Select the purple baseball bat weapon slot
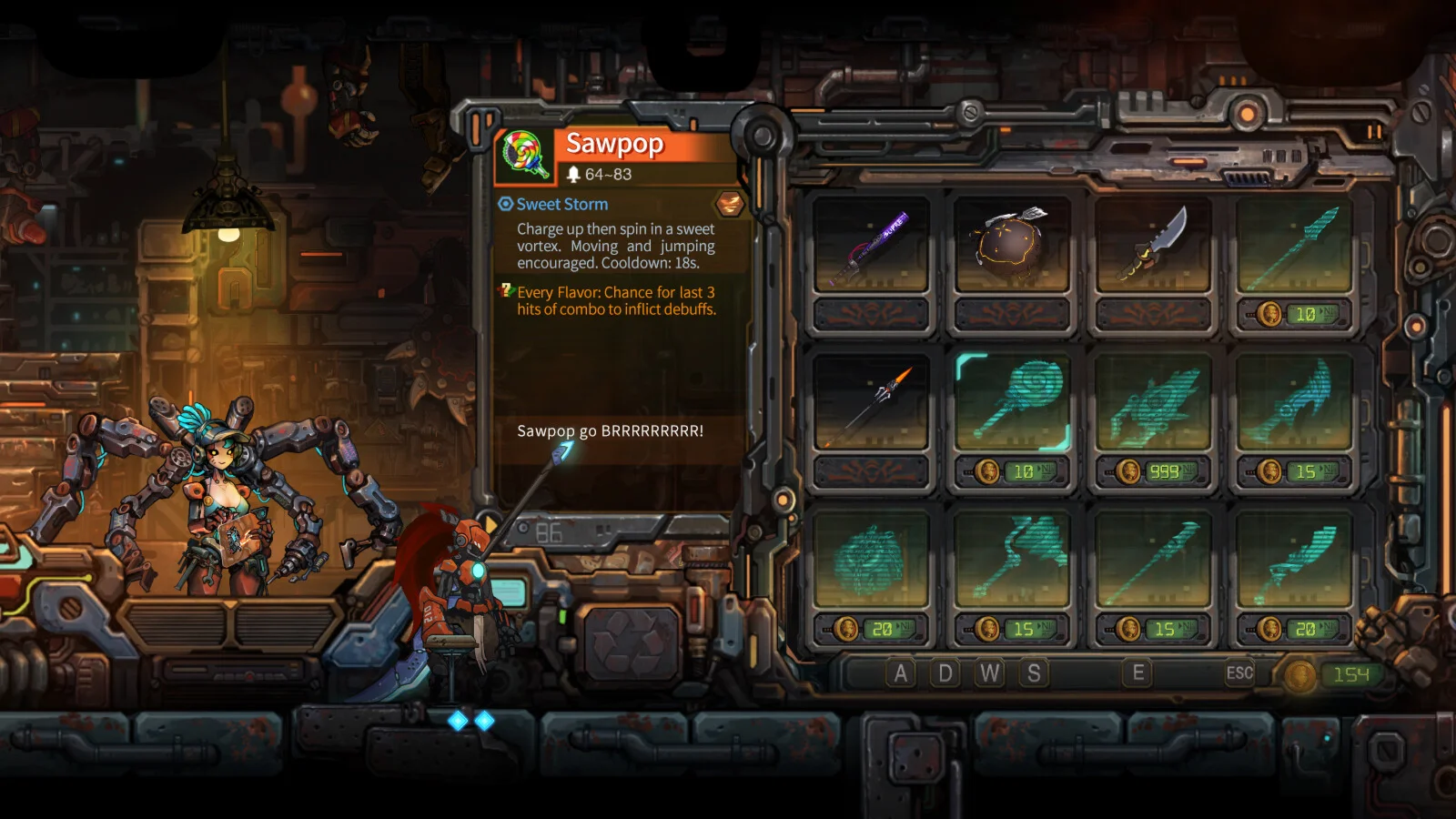Image resolution: width=1456 pixels, height=819 pixels. [x=871, y=244]
